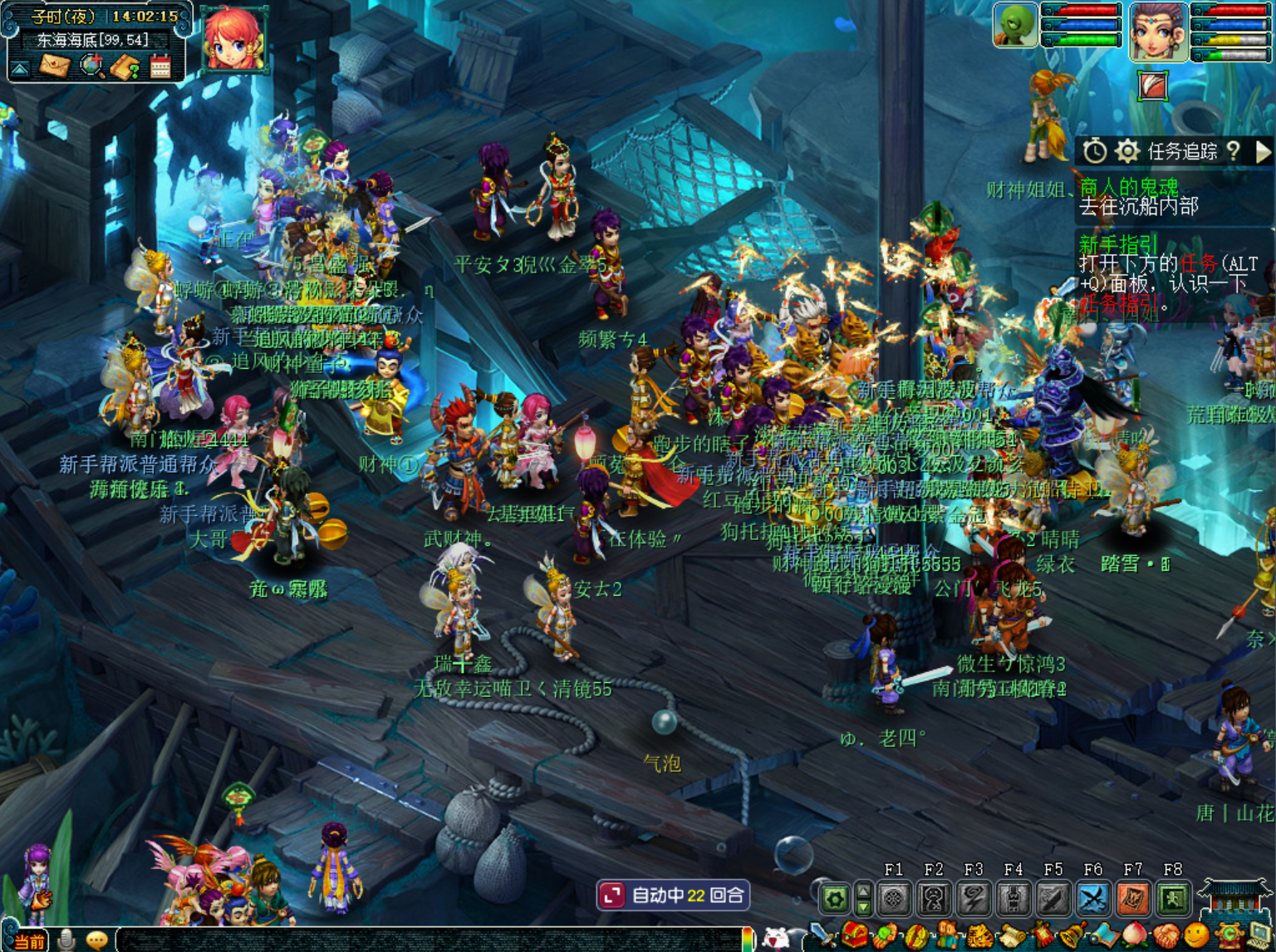This screenshot has width=1276, height=952.
Task: Collapse the quest tracker panel arrow
Action: 1264,151
